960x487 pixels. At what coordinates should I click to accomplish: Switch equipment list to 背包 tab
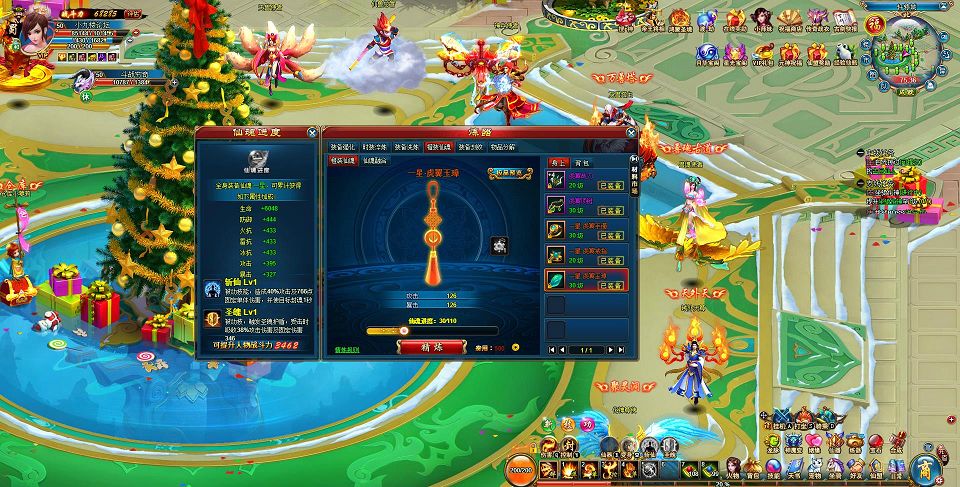click(x=583, y=161)
